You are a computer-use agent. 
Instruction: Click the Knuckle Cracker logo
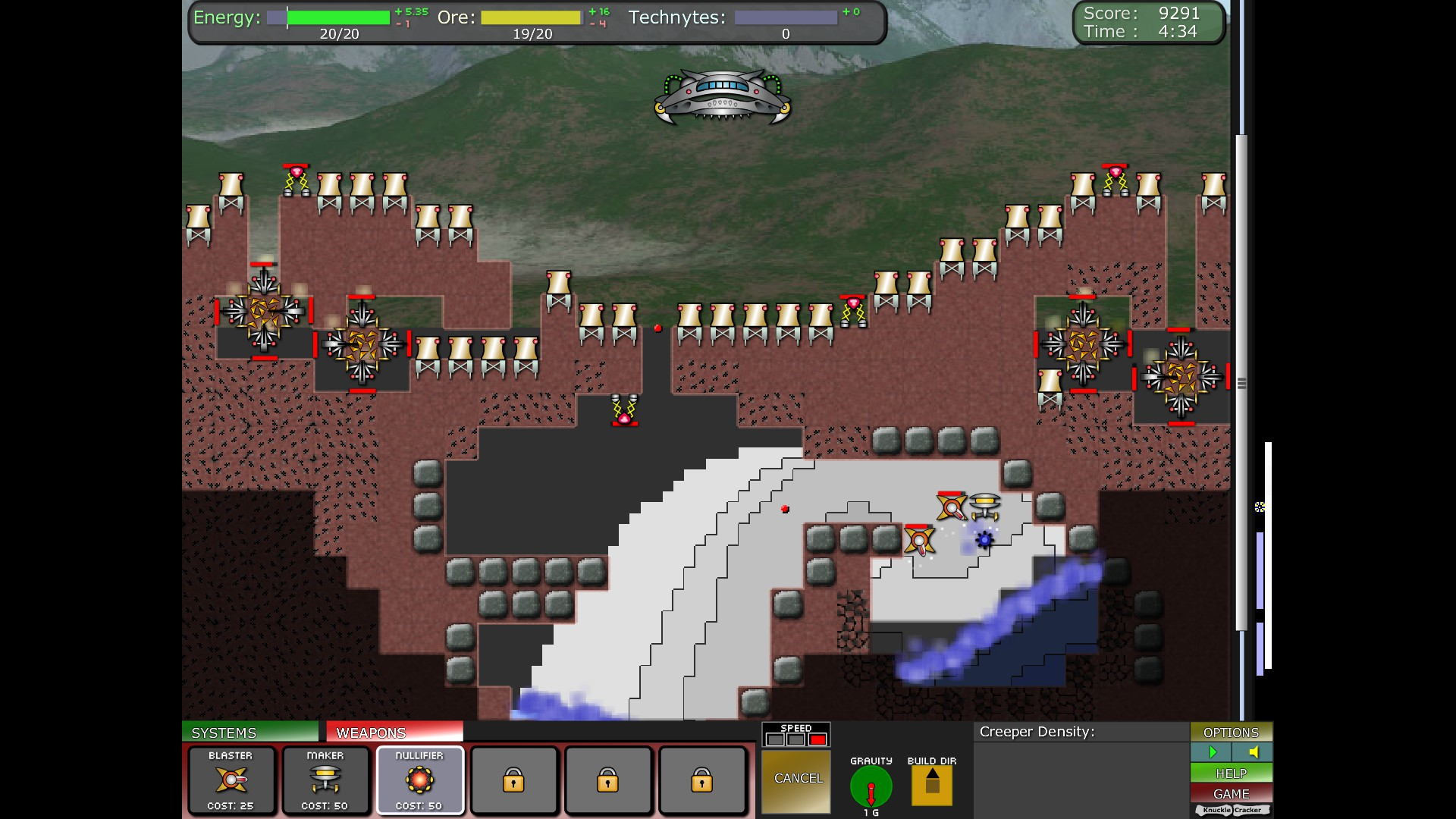(1232, 811)
